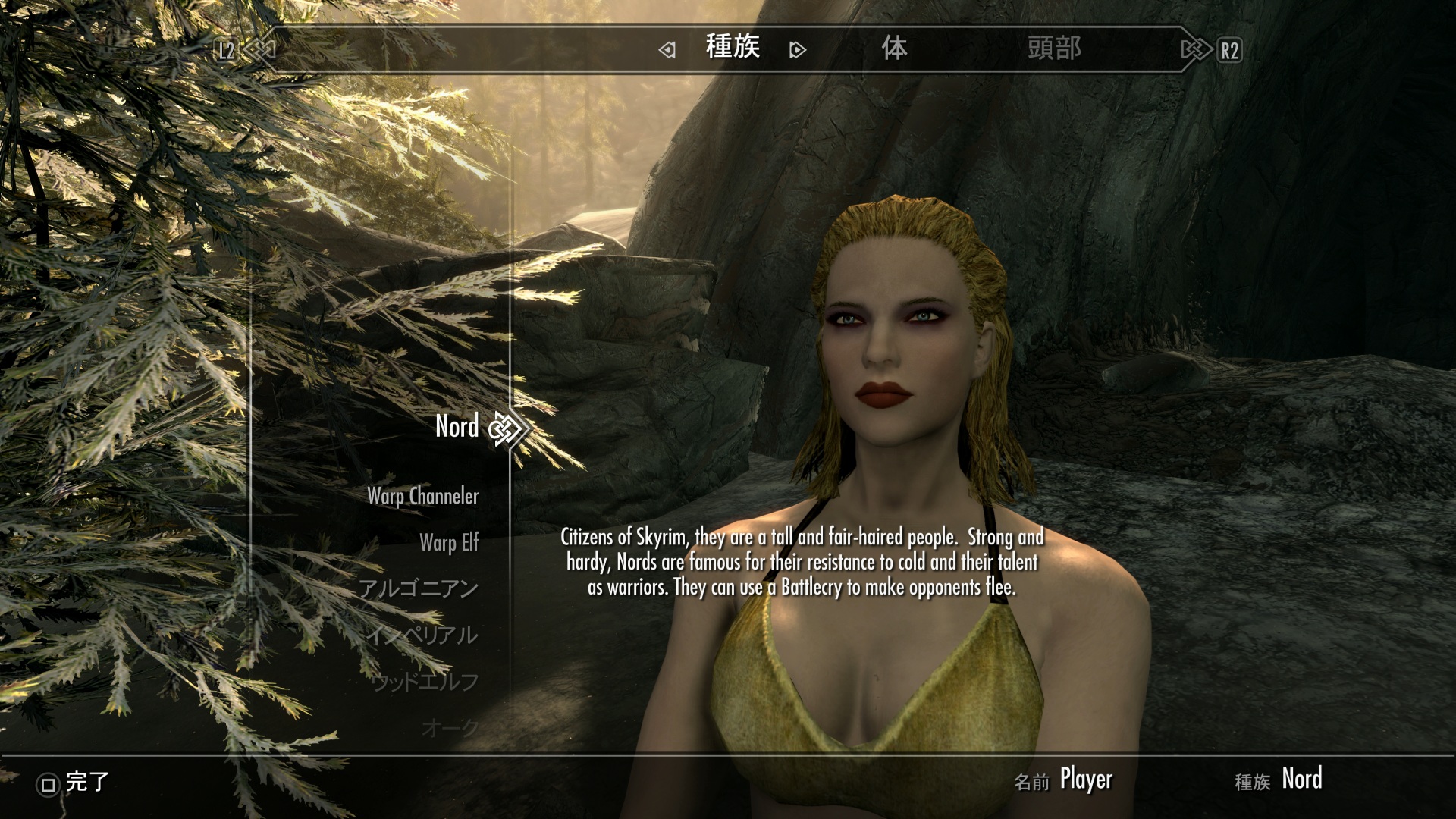Pick the Warp Elf race

449,543
